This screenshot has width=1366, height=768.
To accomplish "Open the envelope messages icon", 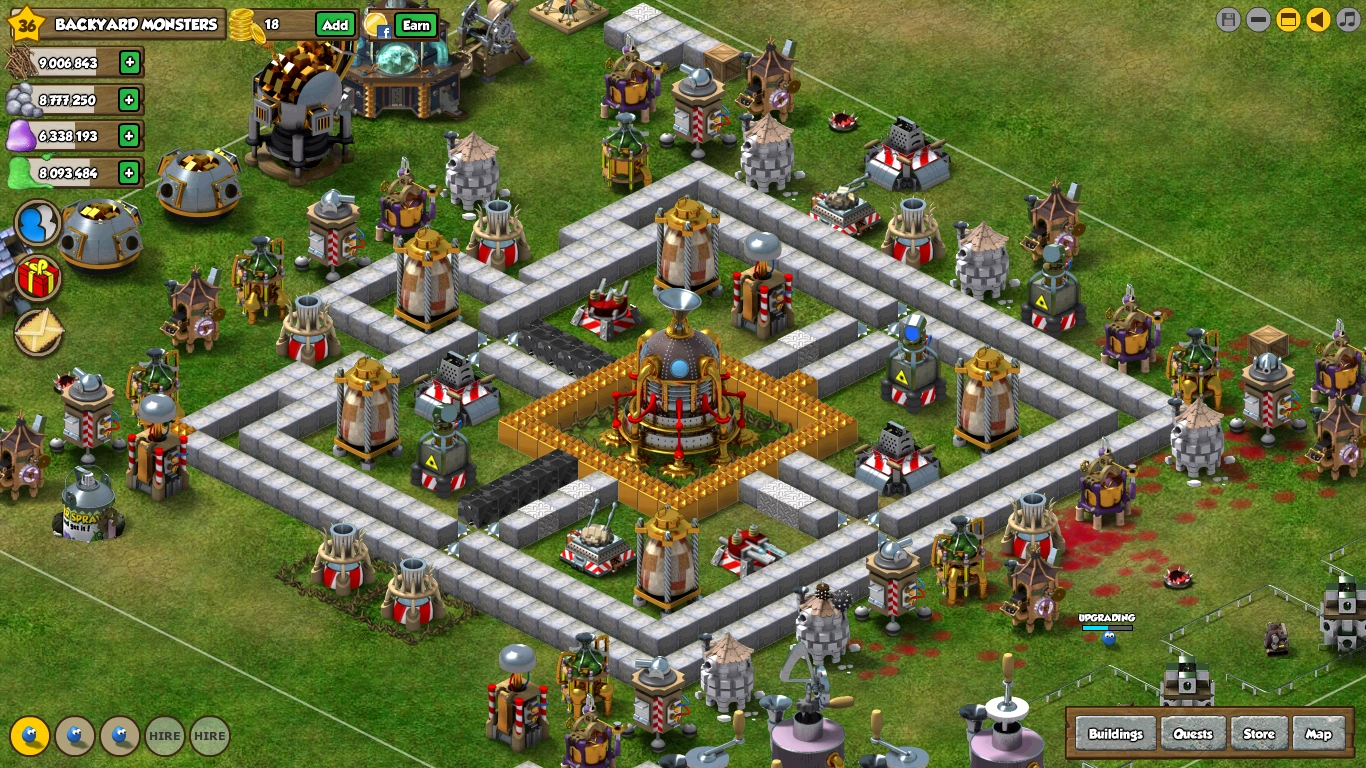I will pos(39,332).
